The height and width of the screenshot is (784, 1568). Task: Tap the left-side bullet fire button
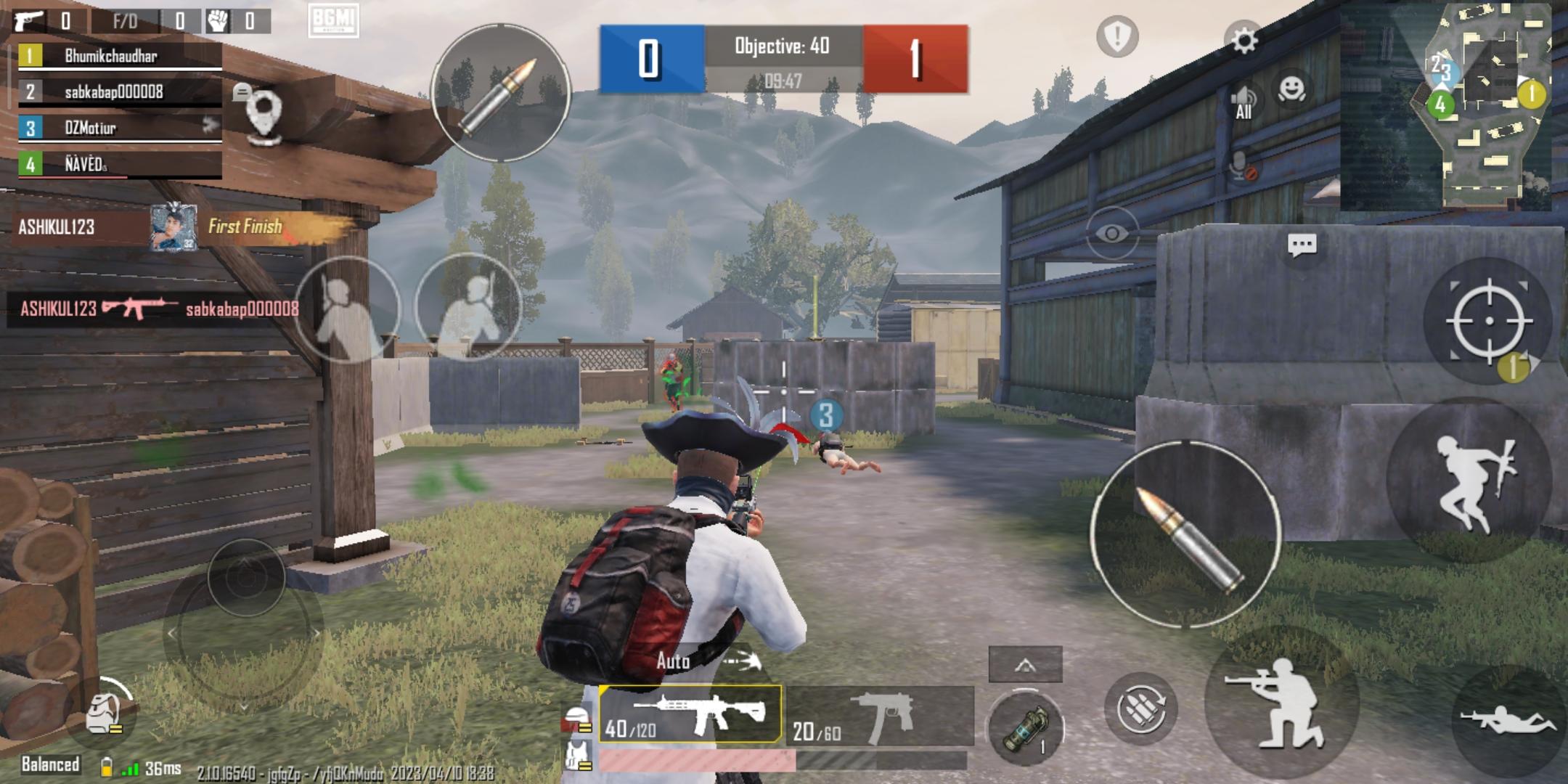[499, 93]
